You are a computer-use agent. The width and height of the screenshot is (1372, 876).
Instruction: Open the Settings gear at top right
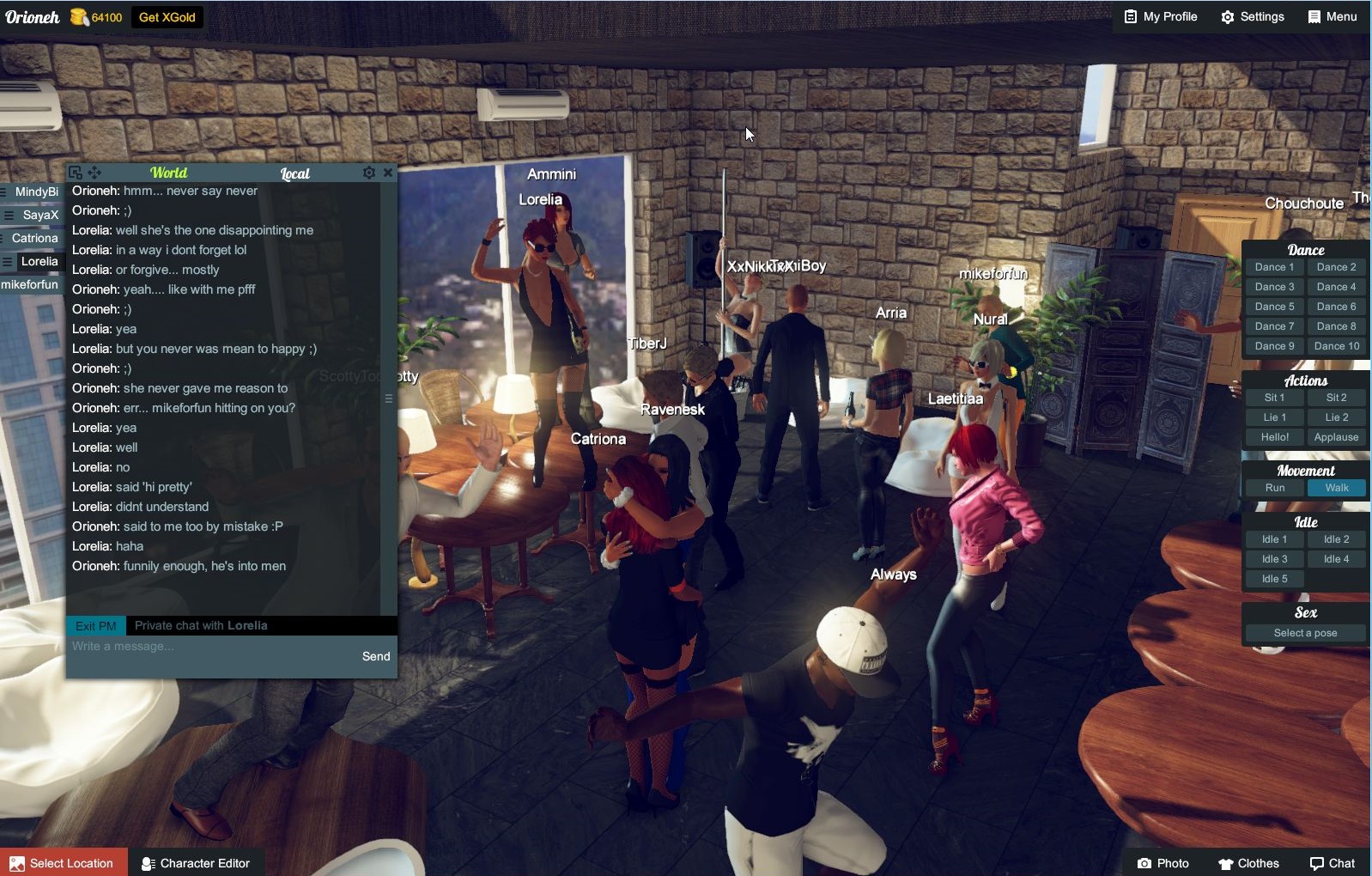(1252, 16)
